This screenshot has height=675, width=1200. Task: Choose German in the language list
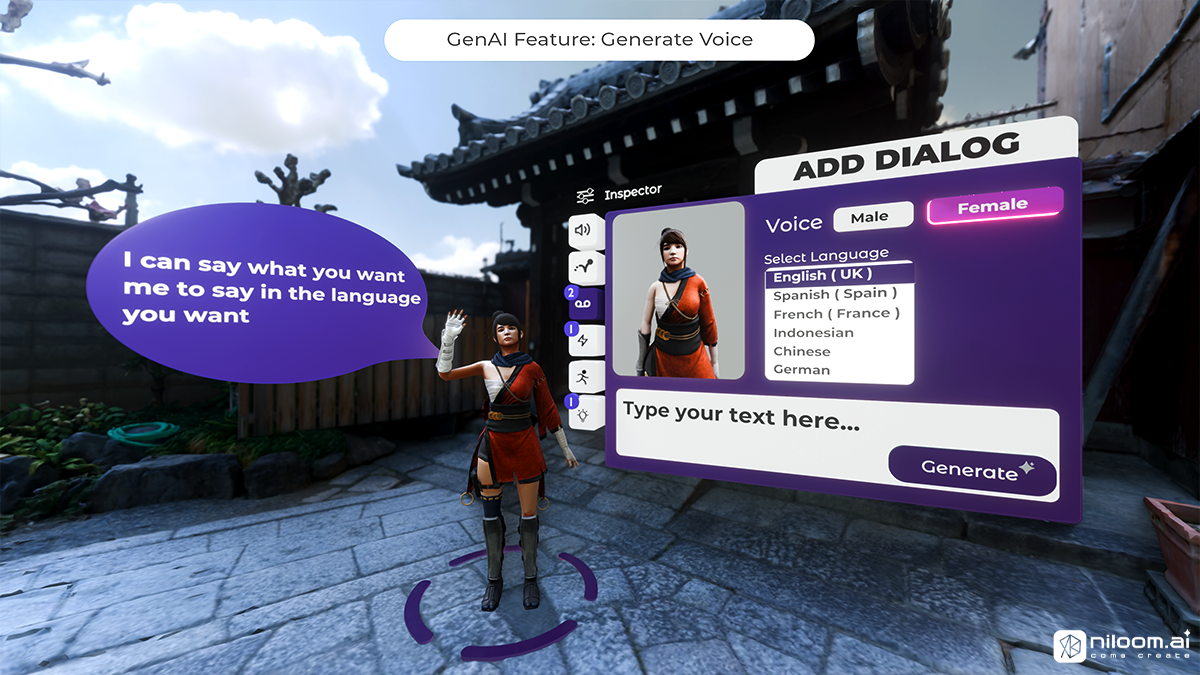tap(802, 370)
